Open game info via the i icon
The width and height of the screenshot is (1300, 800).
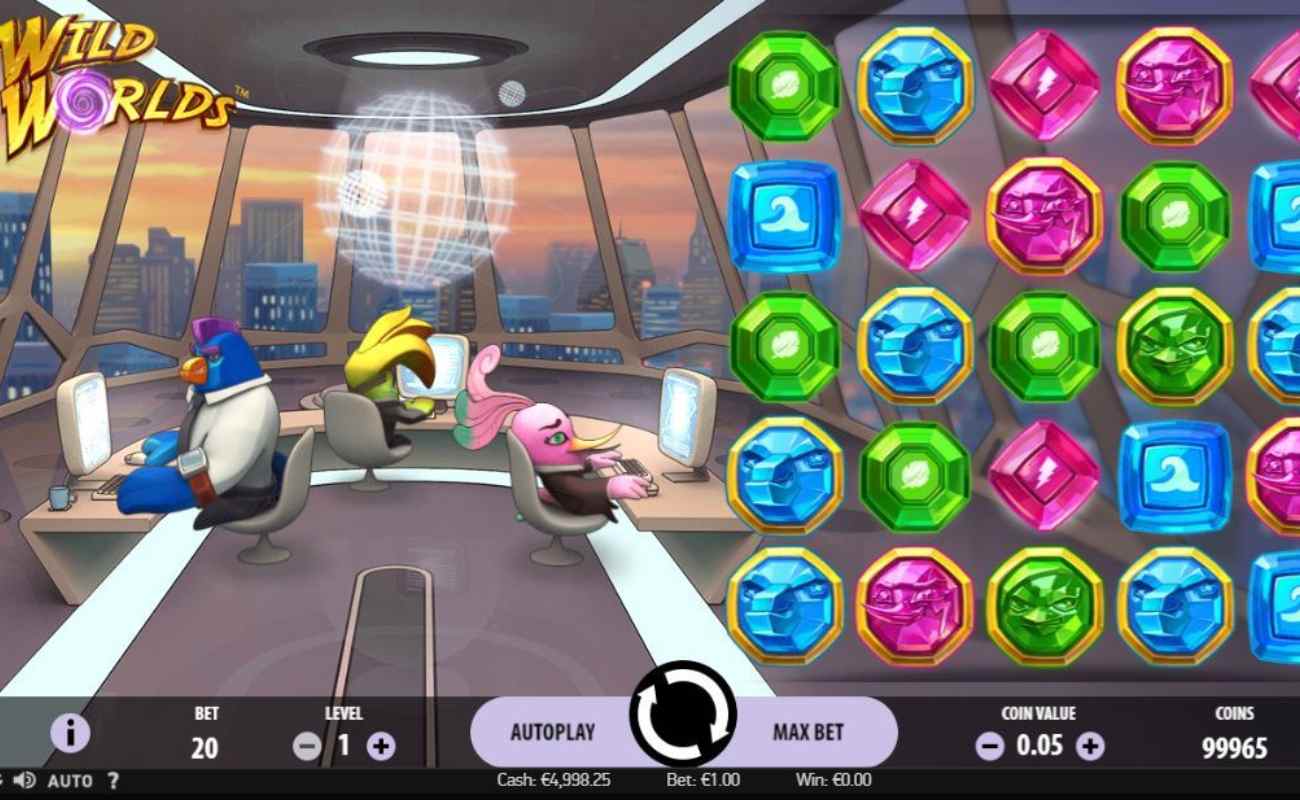coord(70,732)
